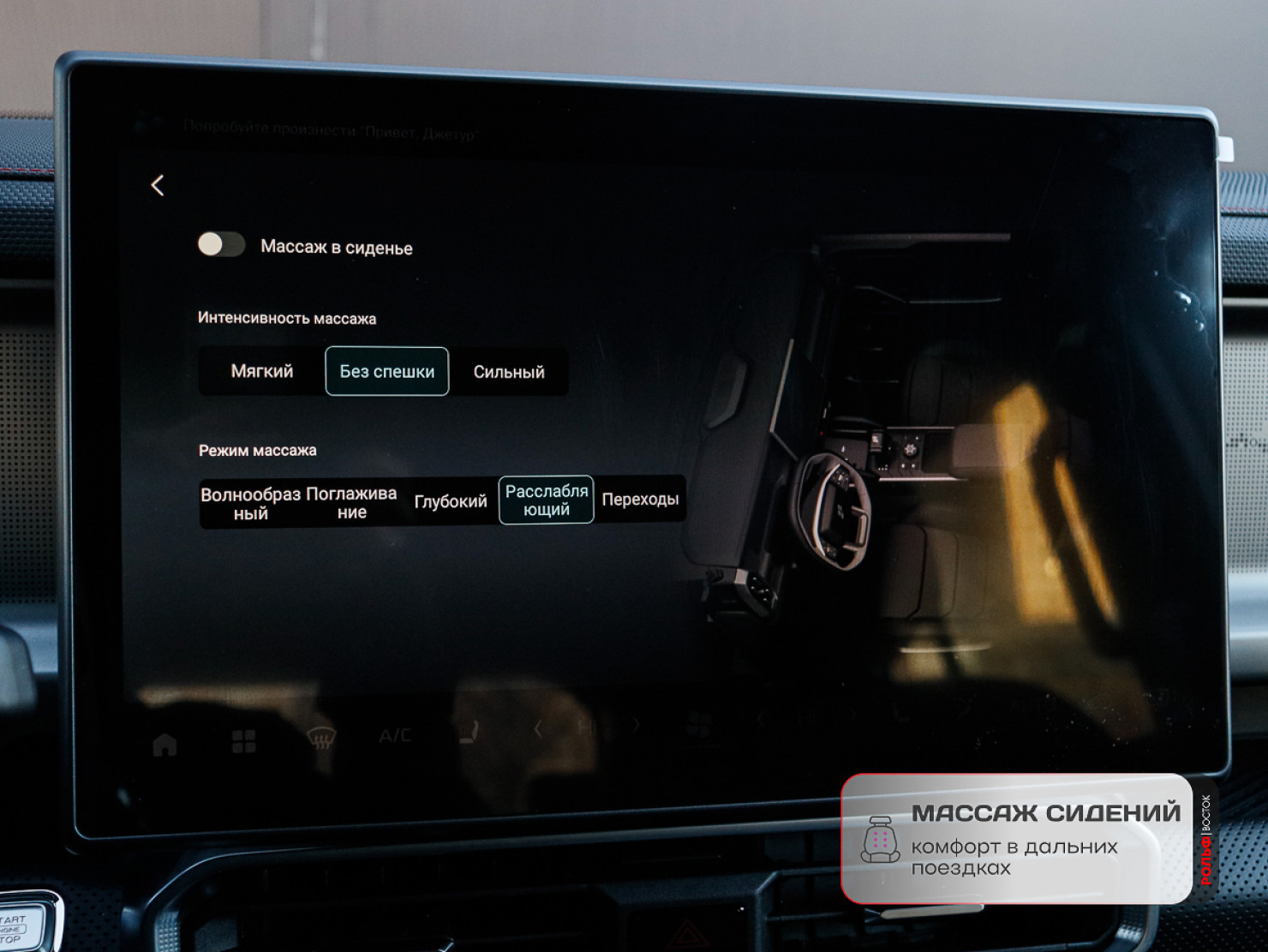The width and height of the screenshot is (1268, 952).
Task: Choose Без спешки intensity
Action: coord(386,371)
